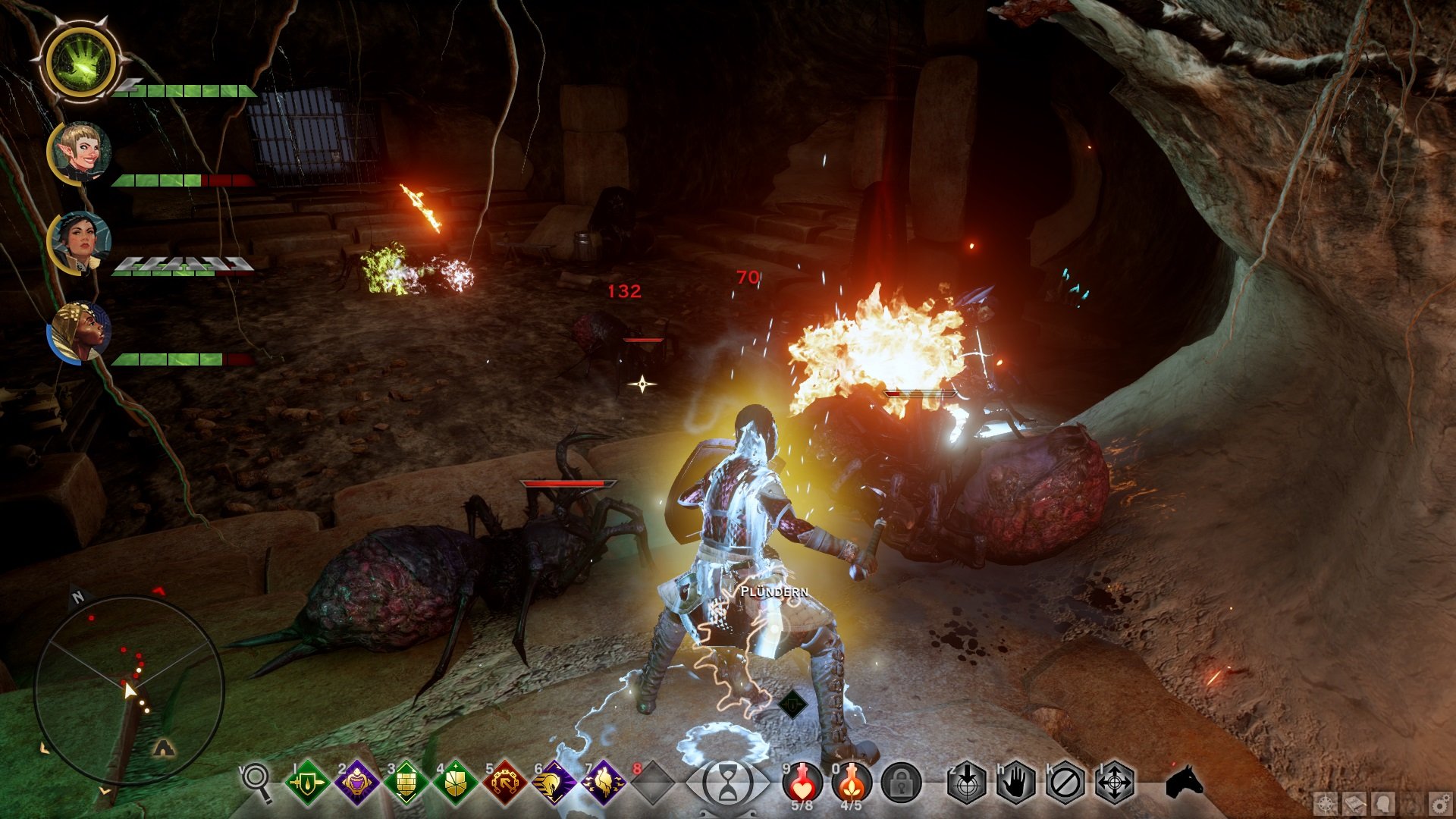This screenshot has height=819, width=1456.
Task: Activate the magnifying glass search icon
Action: coord(256,781)
